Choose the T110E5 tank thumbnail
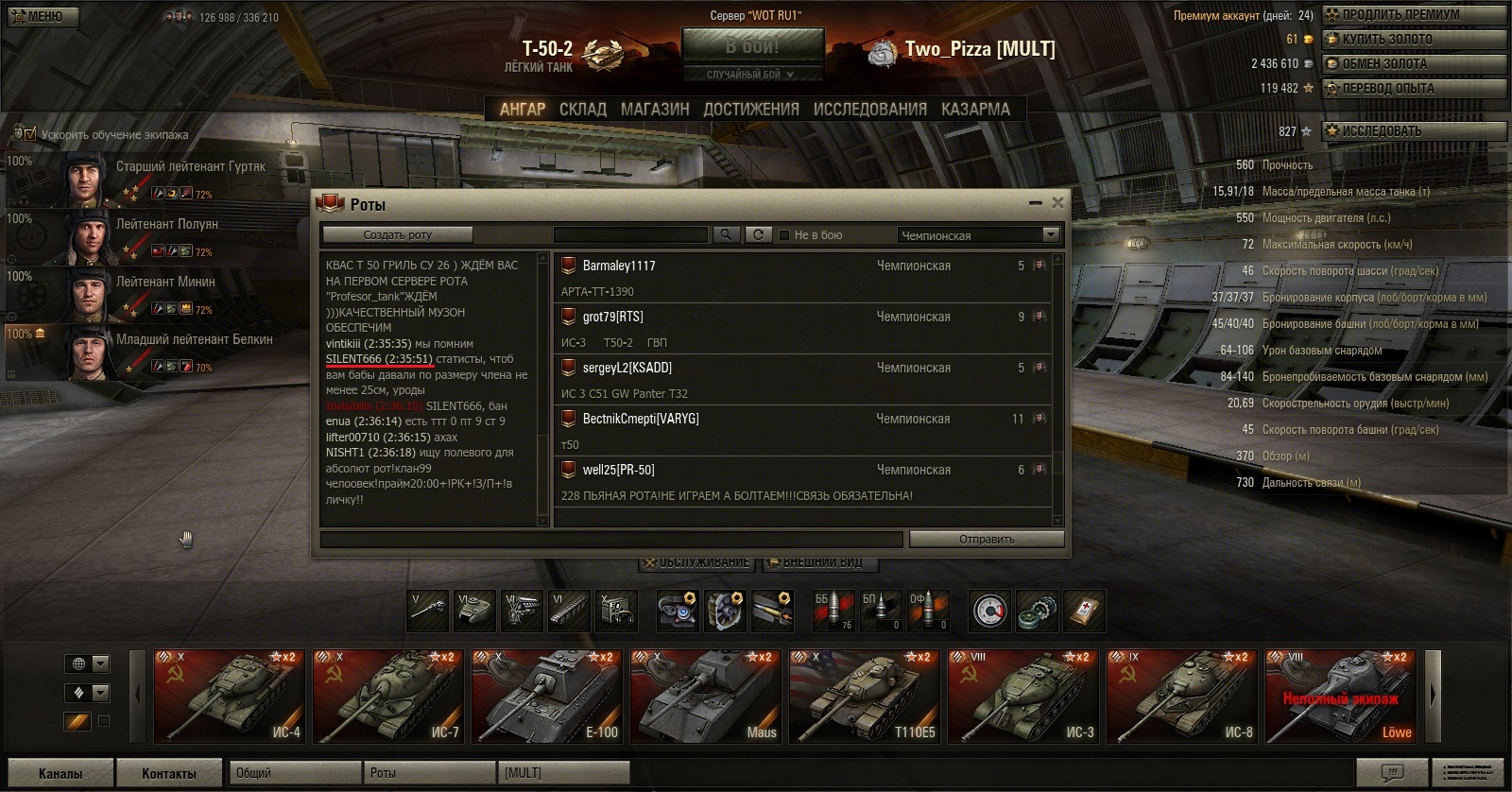Image resolution: width=1512 pixels, height=792 pixels. point(864,697)
